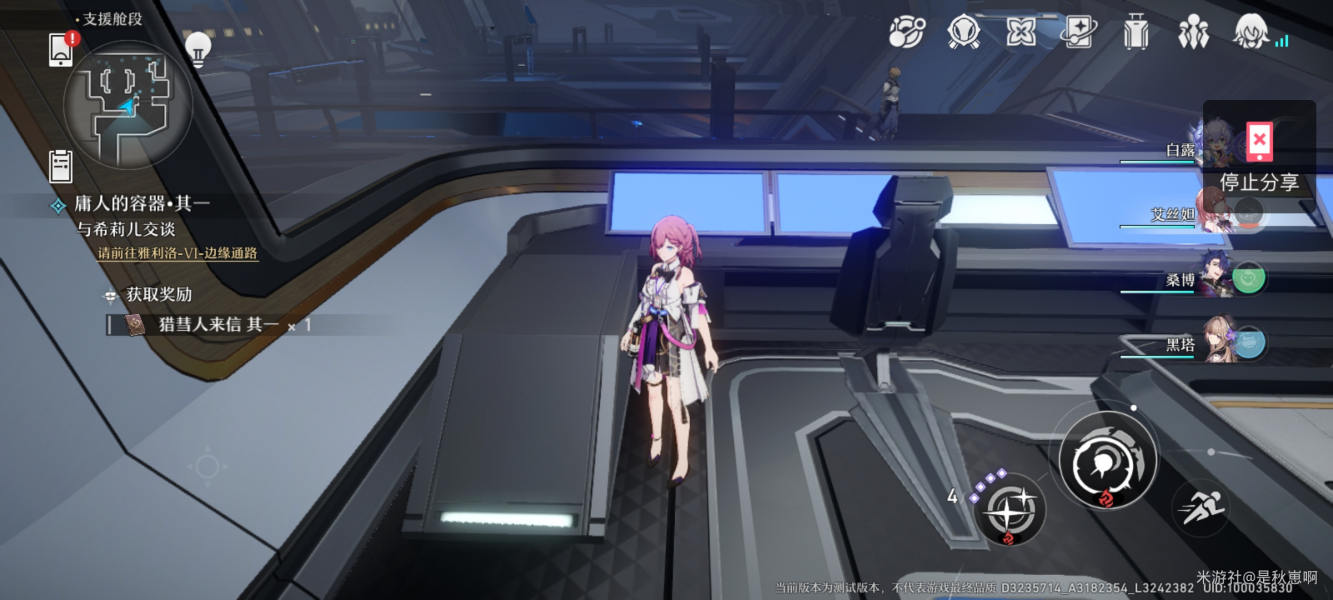The height and width of the screenshot is (600, 1333).
Task: Follow the 请前往雅利洛-VI-边缘通路 navigation link
Action: [x=178, y=253]
